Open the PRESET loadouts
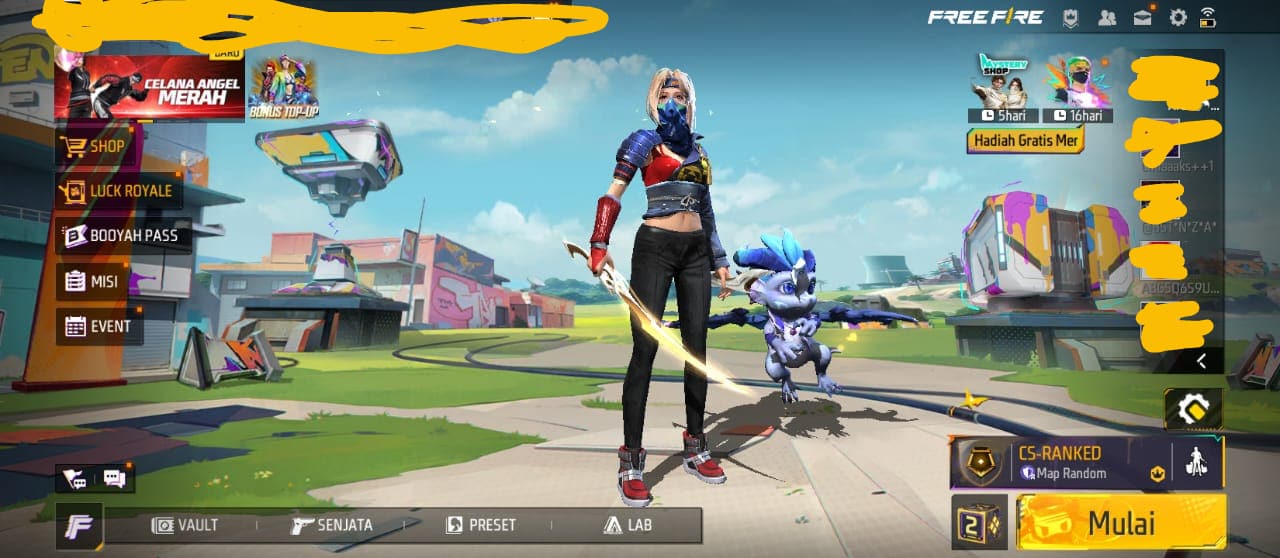 point(481,525)
